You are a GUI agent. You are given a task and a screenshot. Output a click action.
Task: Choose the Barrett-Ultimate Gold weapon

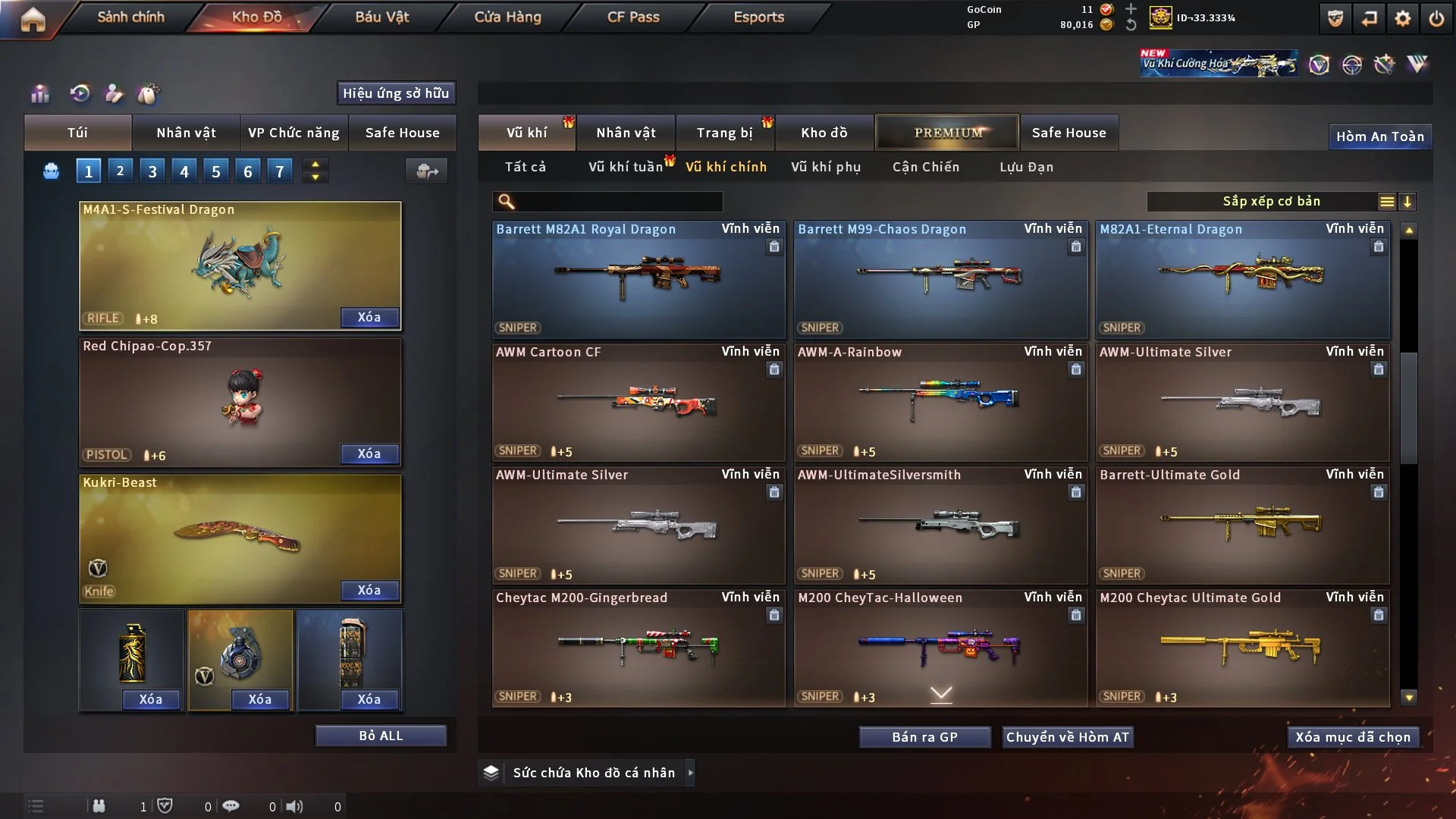pyautogui.click(x=1241, y=525)
